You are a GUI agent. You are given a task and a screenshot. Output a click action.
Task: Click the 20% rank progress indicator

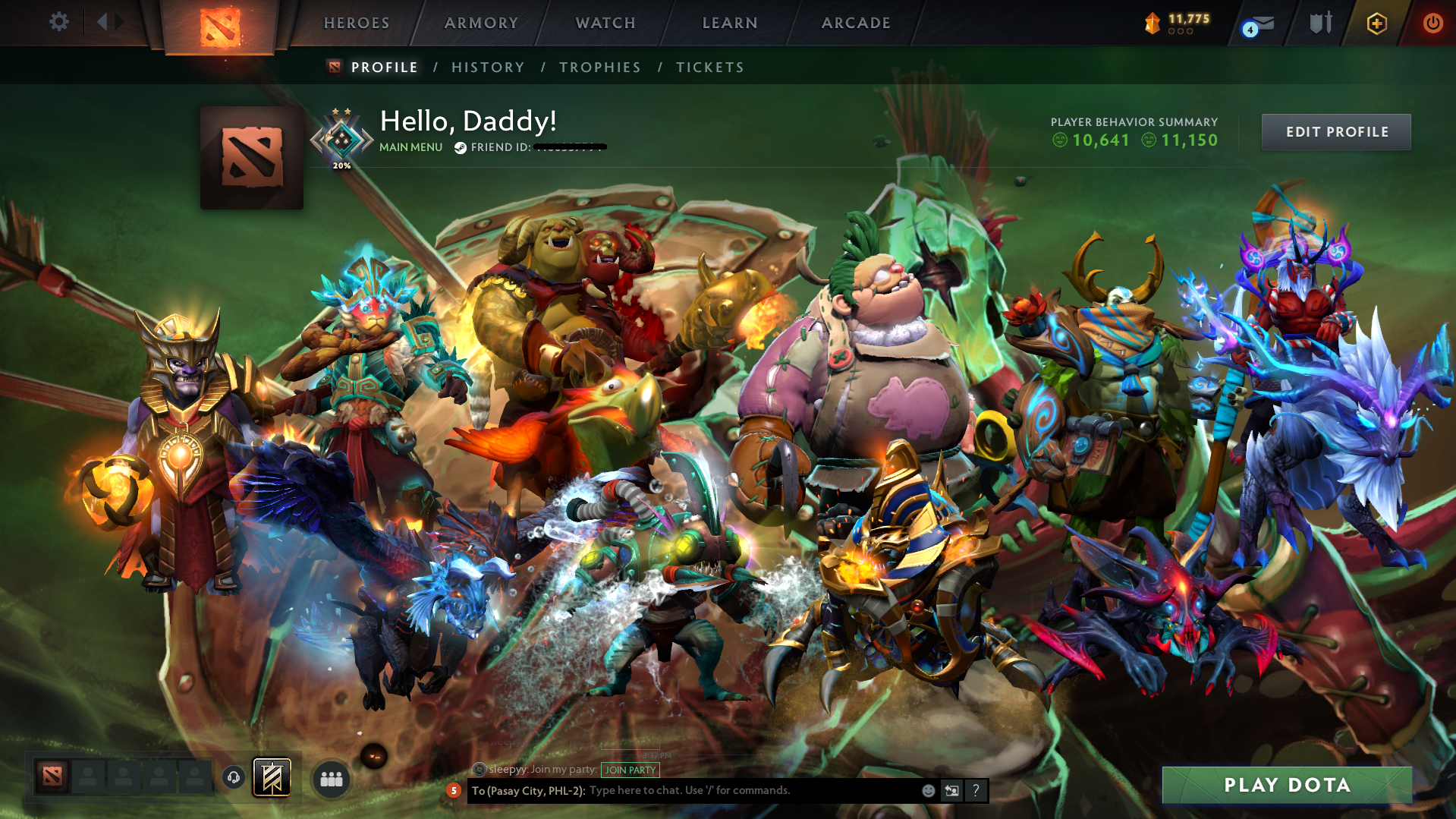click(x=341, y=164)
